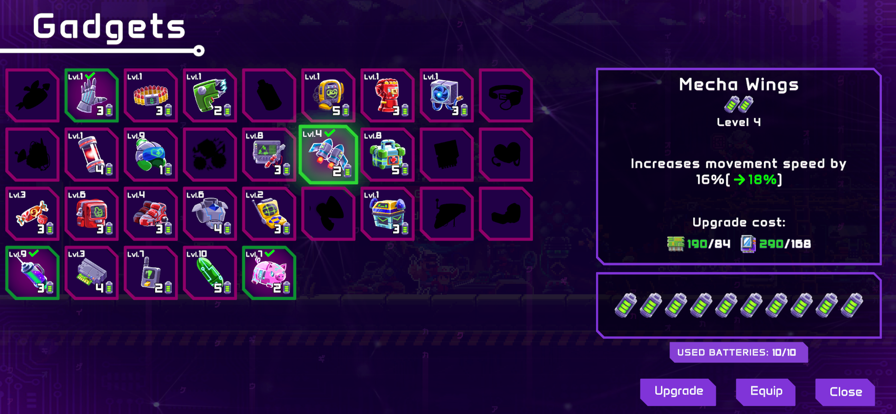Select the pink piggy bank gadget
Screen dimensions: 896x414
coord(269,273)
